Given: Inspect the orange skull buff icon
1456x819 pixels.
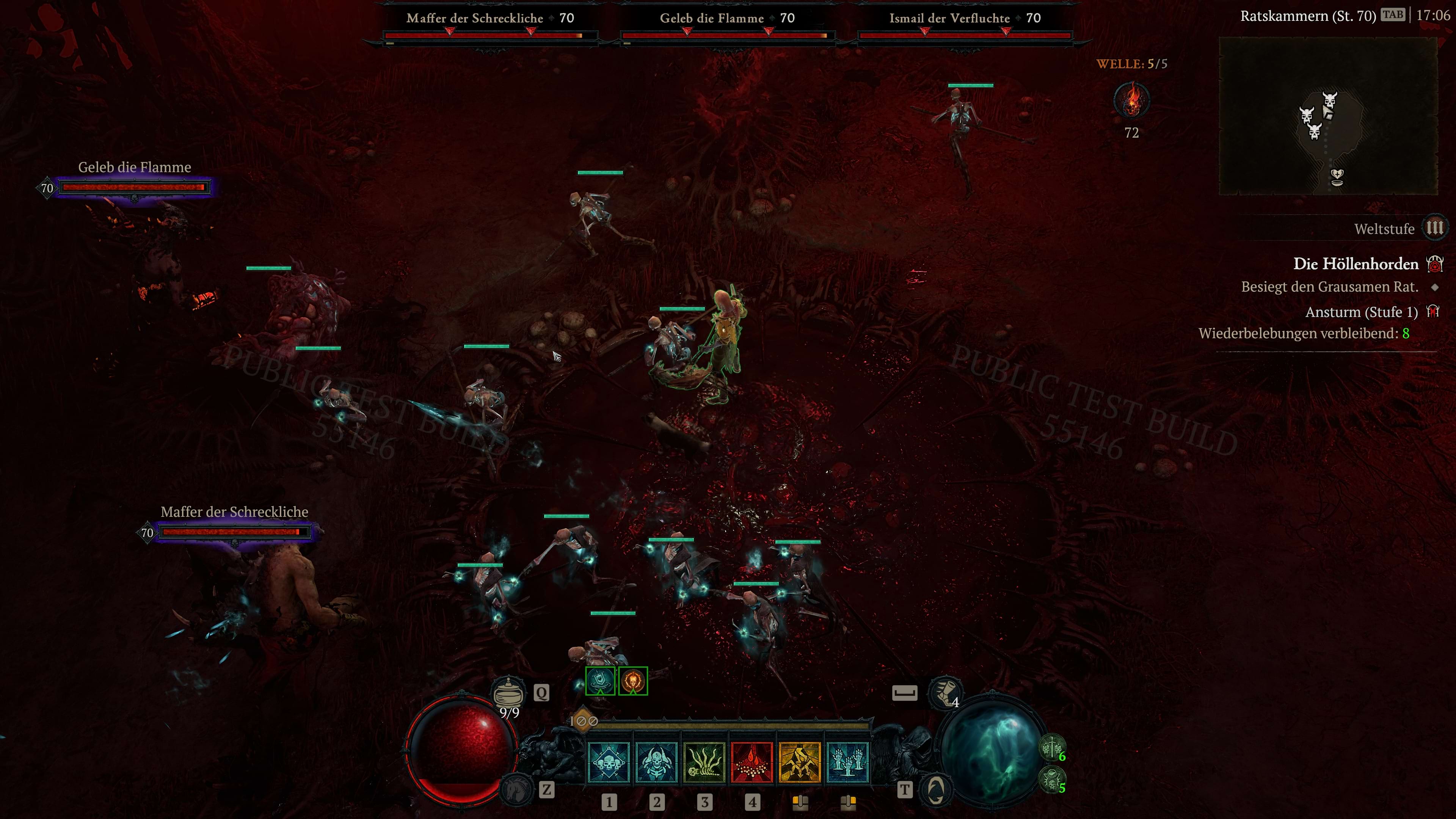Looking at the screenshot, I should [x=633, y=681].
